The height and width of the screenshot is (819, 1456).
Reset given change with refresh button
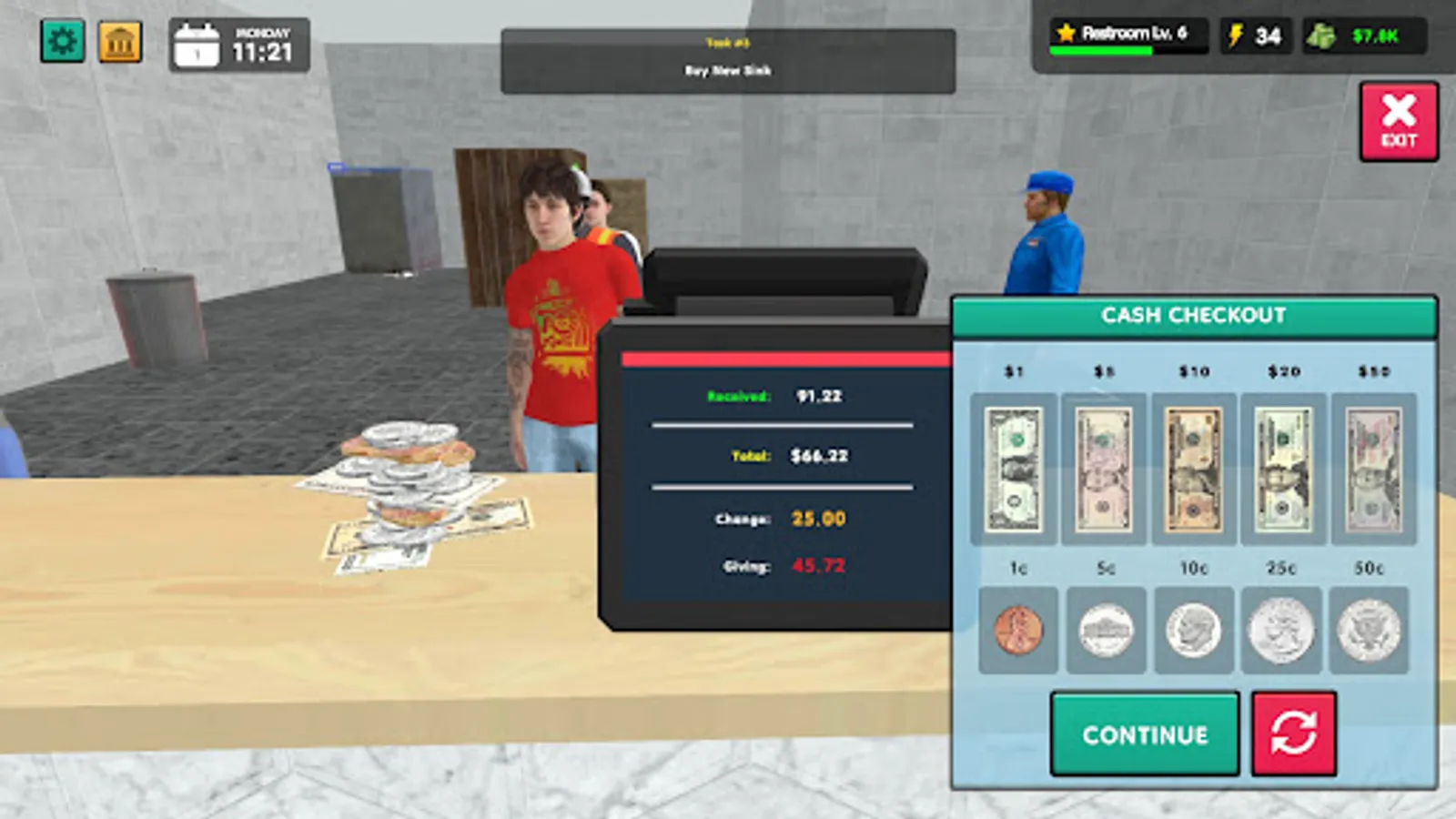1296,733
